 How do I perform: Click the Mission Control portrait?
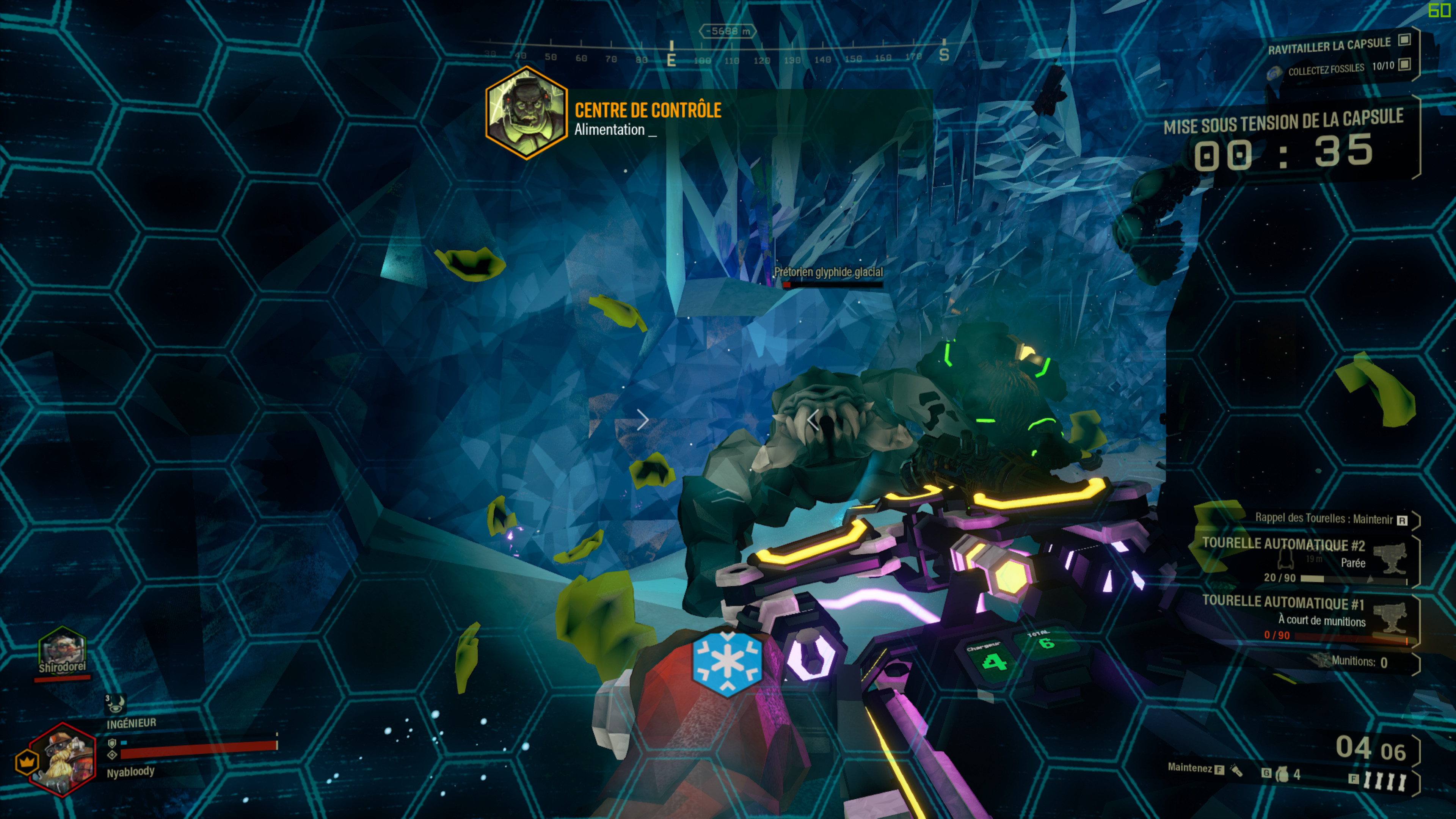point(526,113)
